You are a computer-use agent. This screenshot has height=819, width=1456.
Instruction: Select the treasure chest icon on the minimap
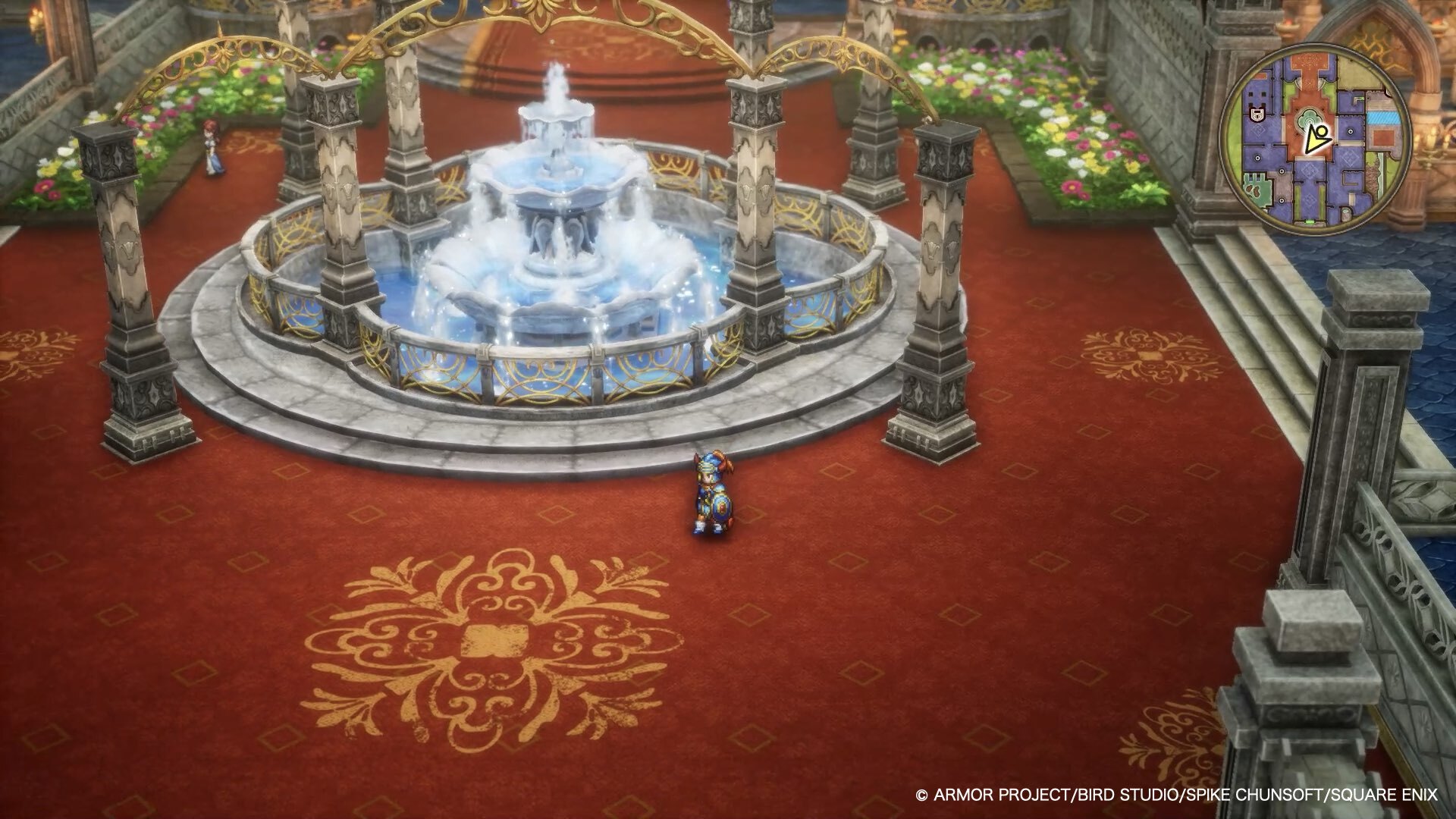pos(1257,115)
